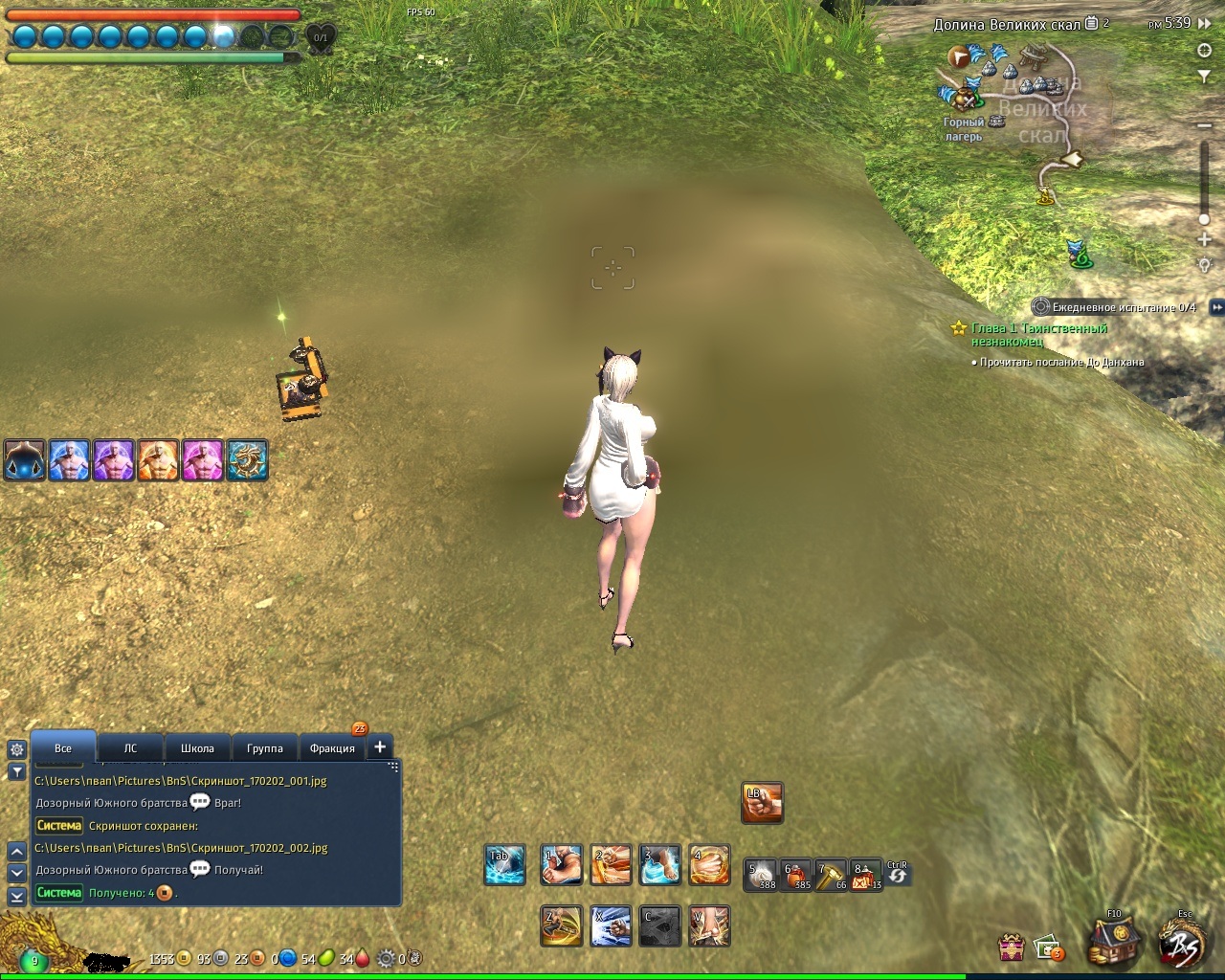Activate the Tab skill icon

pyautogui.click(x=504, y=865)
